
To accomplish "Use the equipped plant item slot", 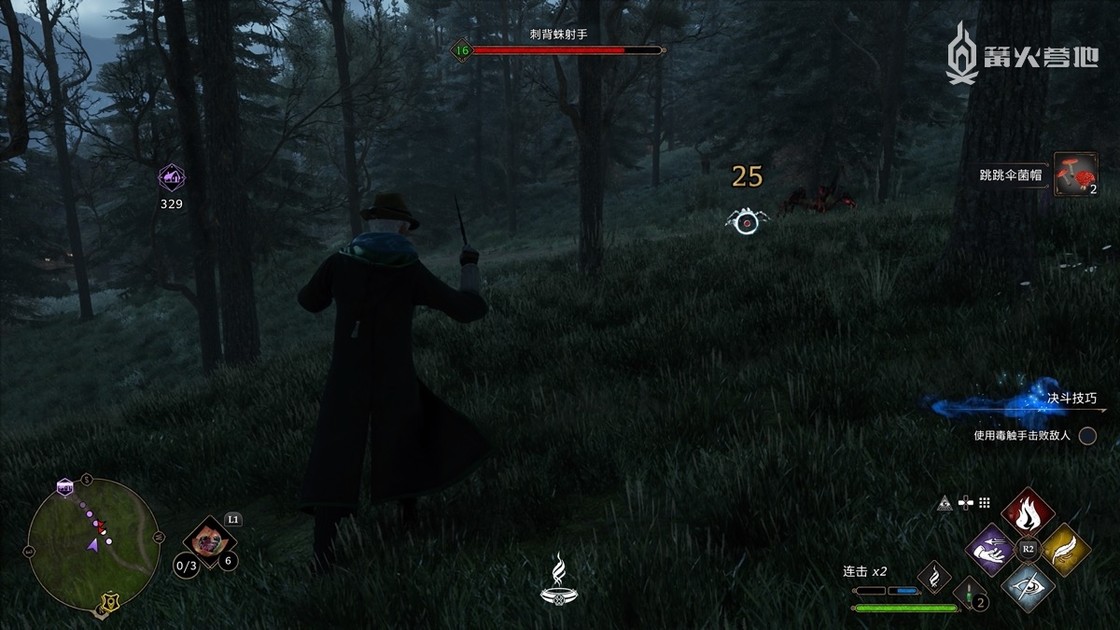I will (x=209, y=541).
